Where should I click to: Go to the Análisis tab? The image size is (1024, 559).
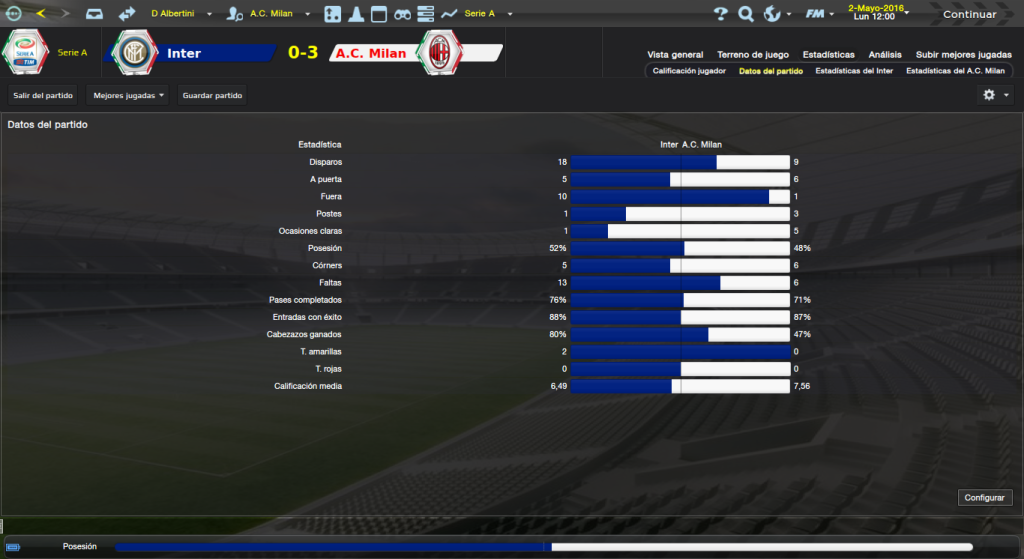885,55
